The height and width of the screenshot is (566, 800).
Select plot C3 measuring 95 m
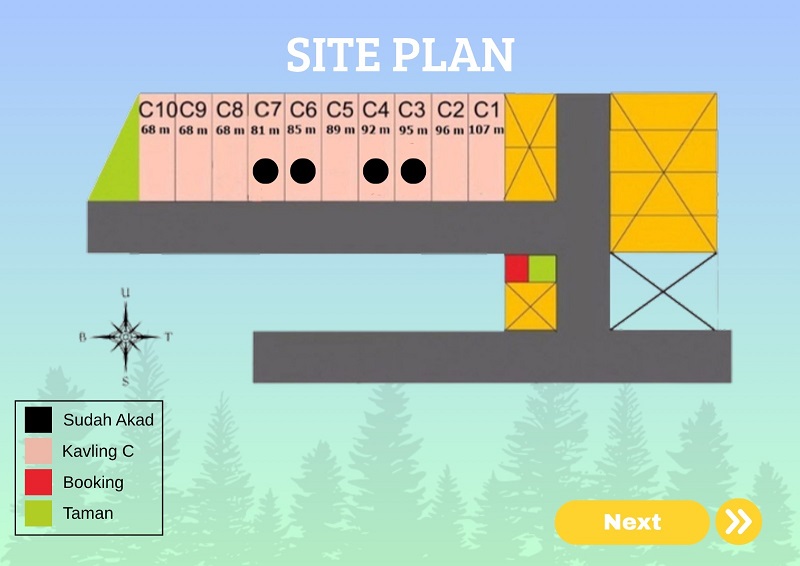pyautogui.click(x=413, y=148)
